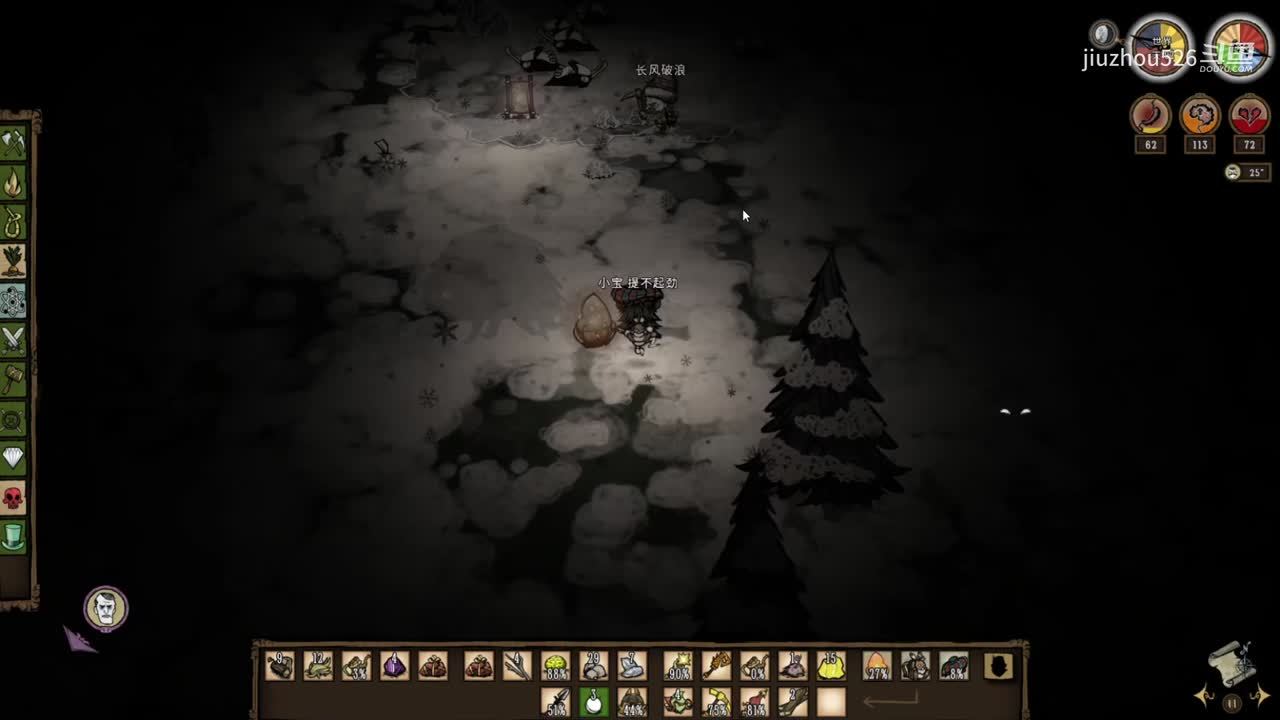Toggle the backpack inventory button
This screenshot has height=720, width=1280.
[x=998, y=666]
